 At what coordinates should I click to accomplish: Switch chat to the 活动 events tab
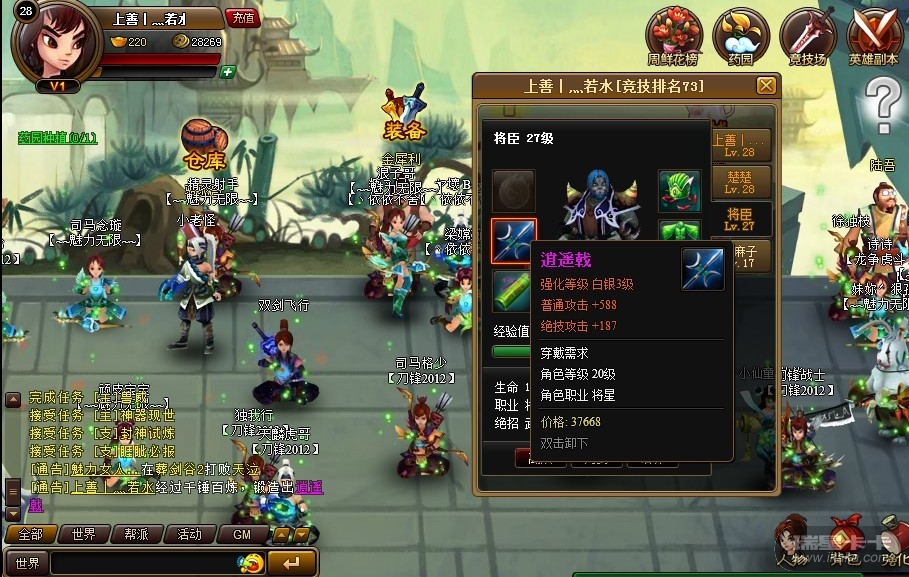189,534
